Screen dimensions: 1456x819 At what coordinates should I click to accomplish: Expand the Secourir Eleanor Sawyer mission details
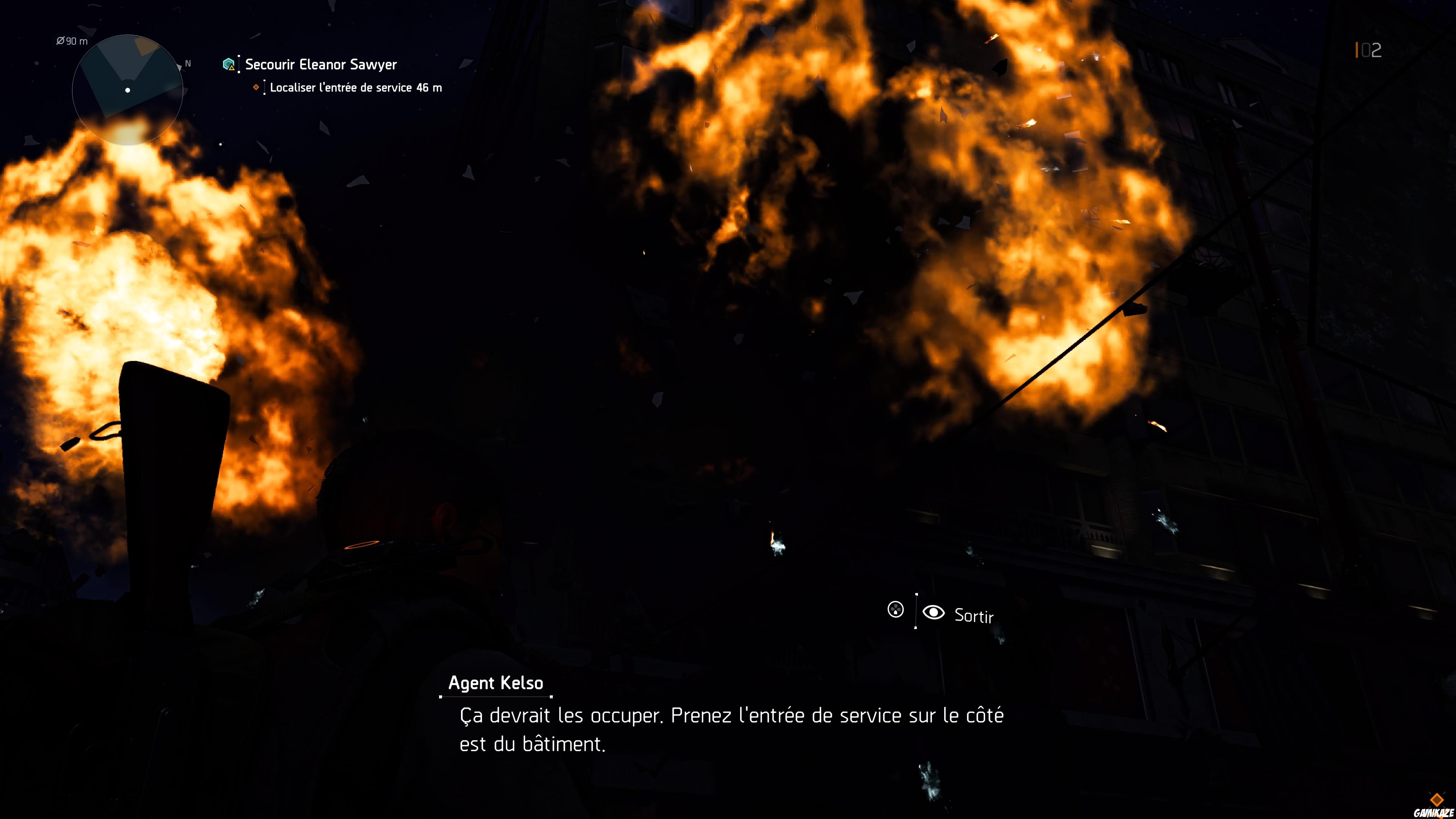(x=320, y=64)
